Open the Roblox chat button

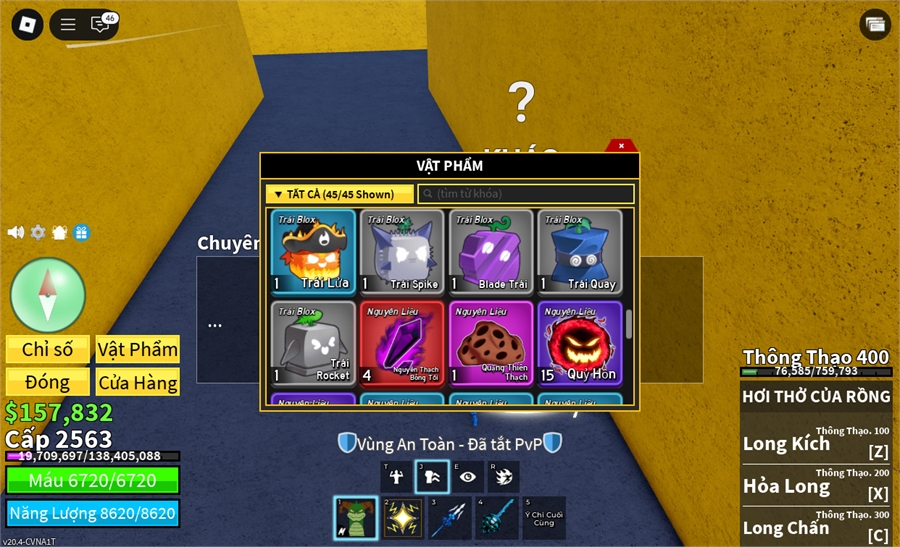[x=100, y=24]
